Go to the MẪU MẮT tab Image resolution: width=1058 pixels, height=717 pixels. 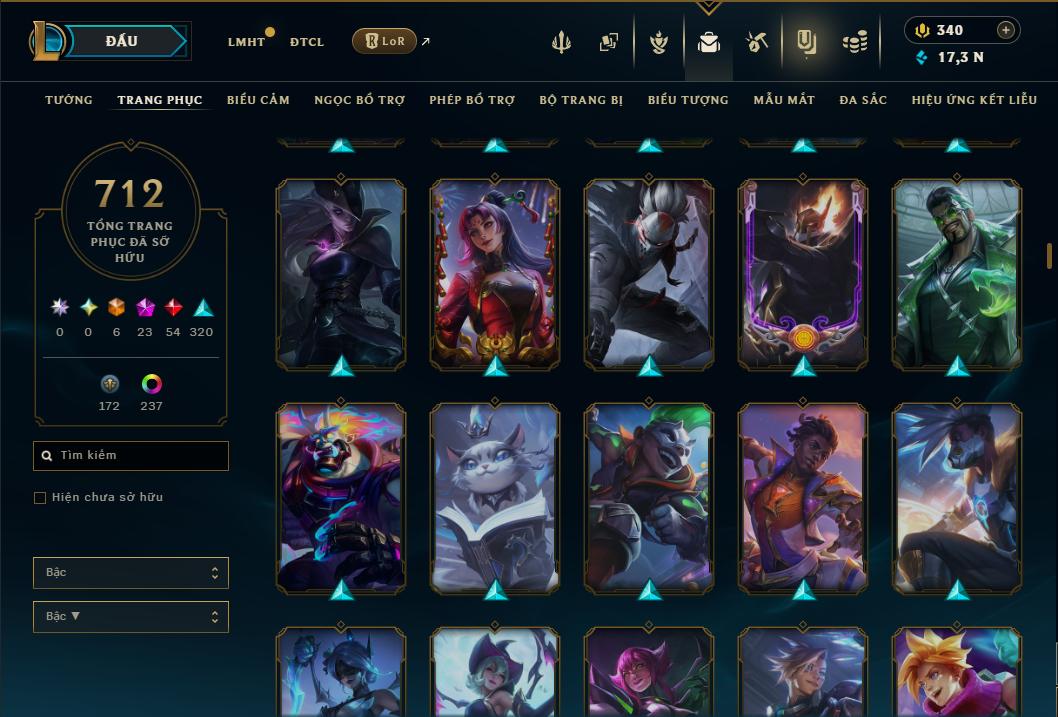click(x=784, y=100)
